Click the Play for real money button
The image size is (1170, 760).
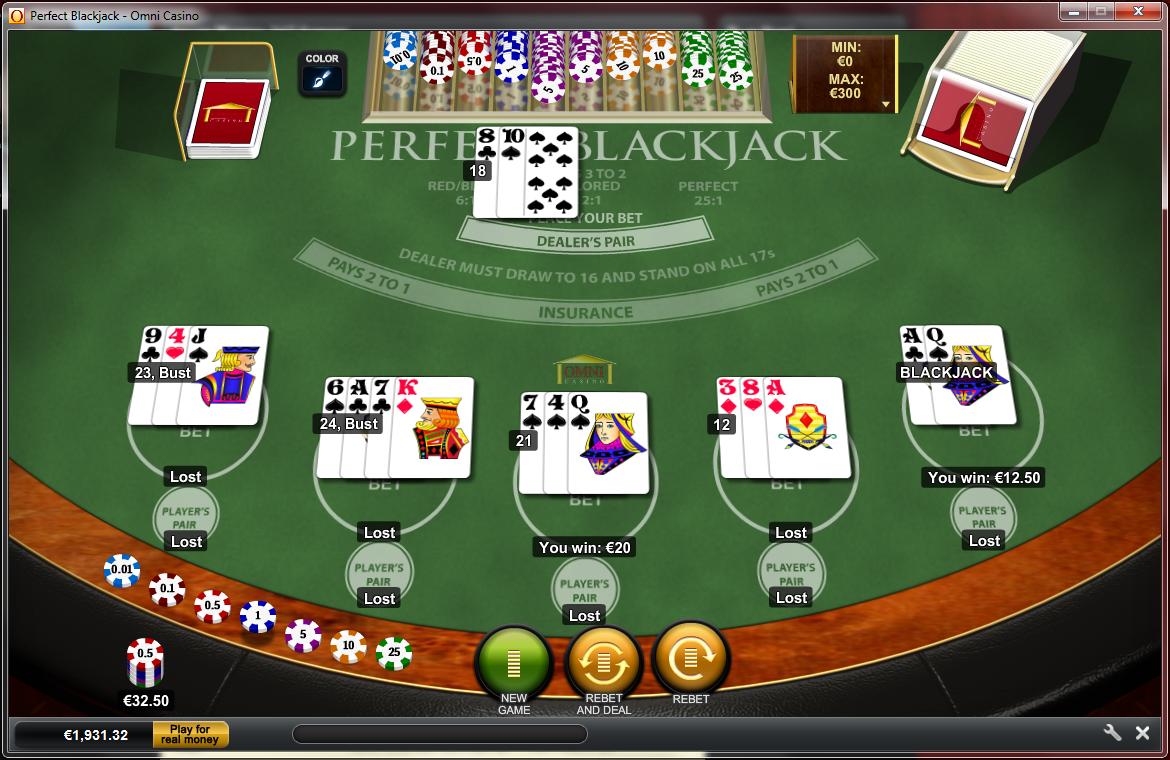(190, 735)
